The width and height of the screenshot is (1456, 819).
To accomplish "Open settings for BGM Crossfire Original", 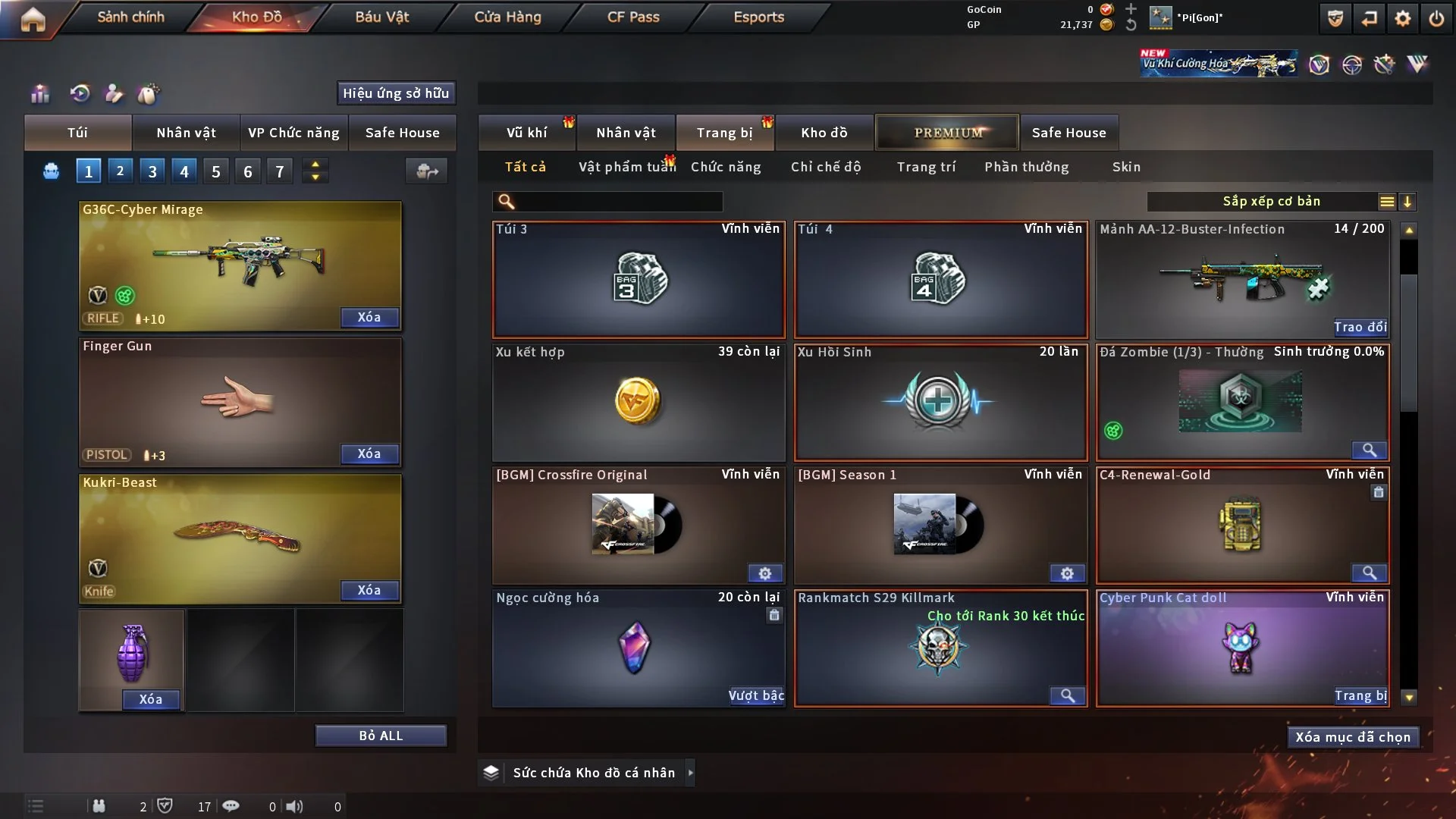I will pos(765,573).
